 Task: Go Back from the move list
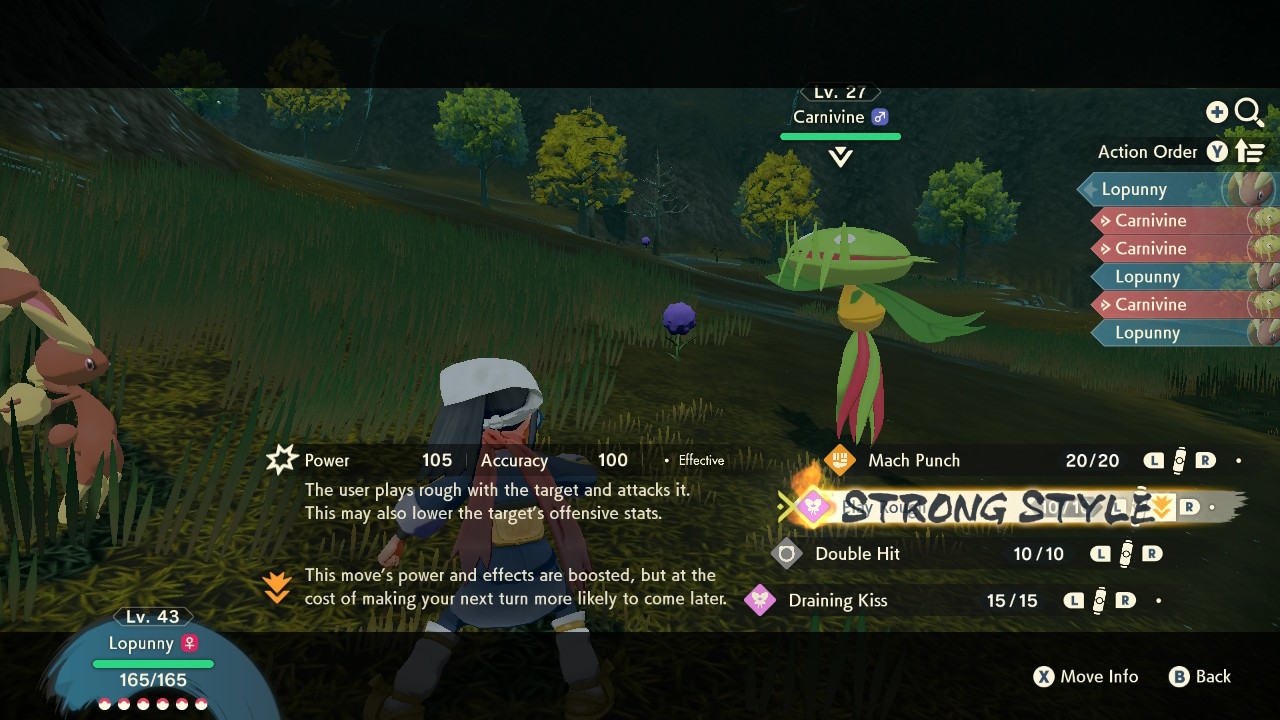tap(1200, 677)
